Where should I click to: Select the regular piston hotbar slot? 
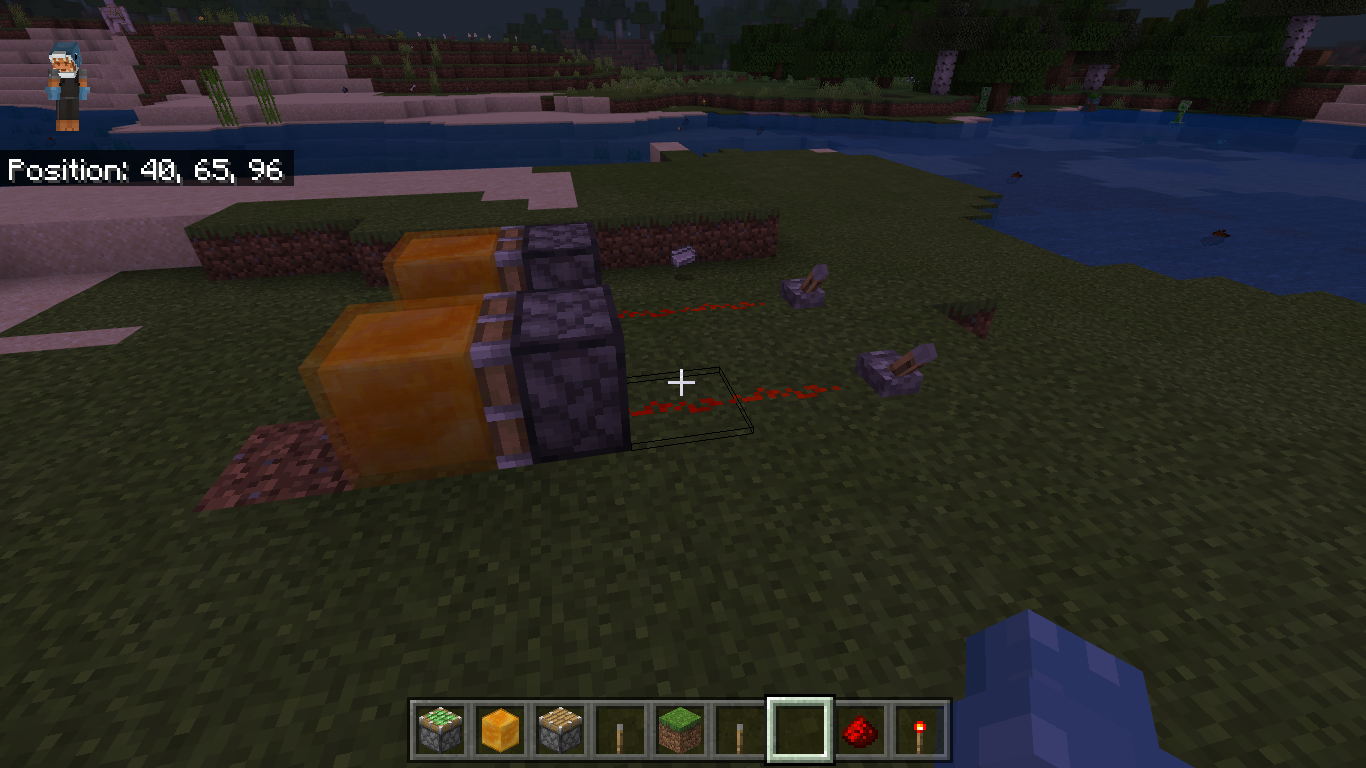click(x=559, y=731)
